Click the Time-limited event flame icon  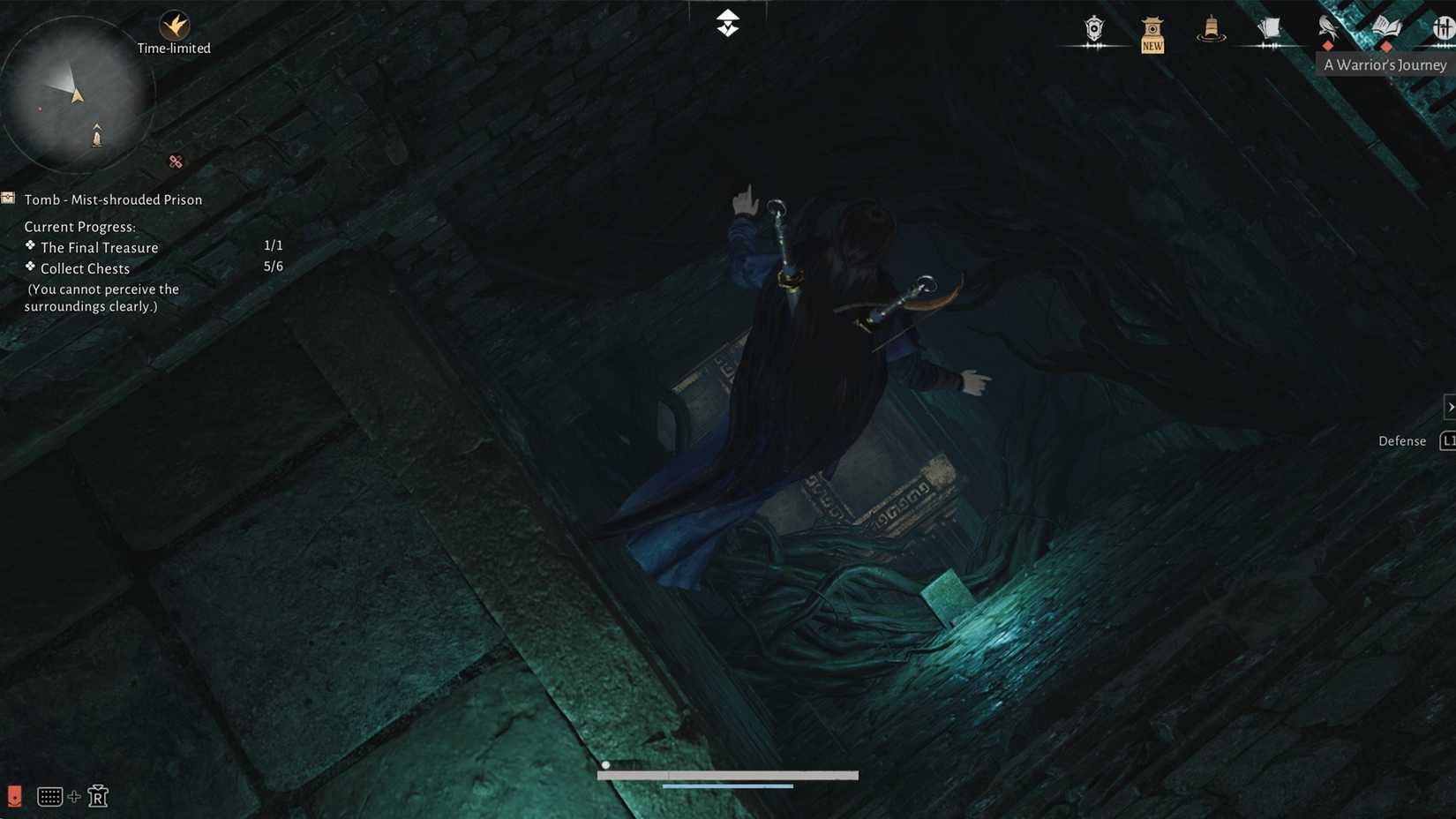(x=173, y=25)
